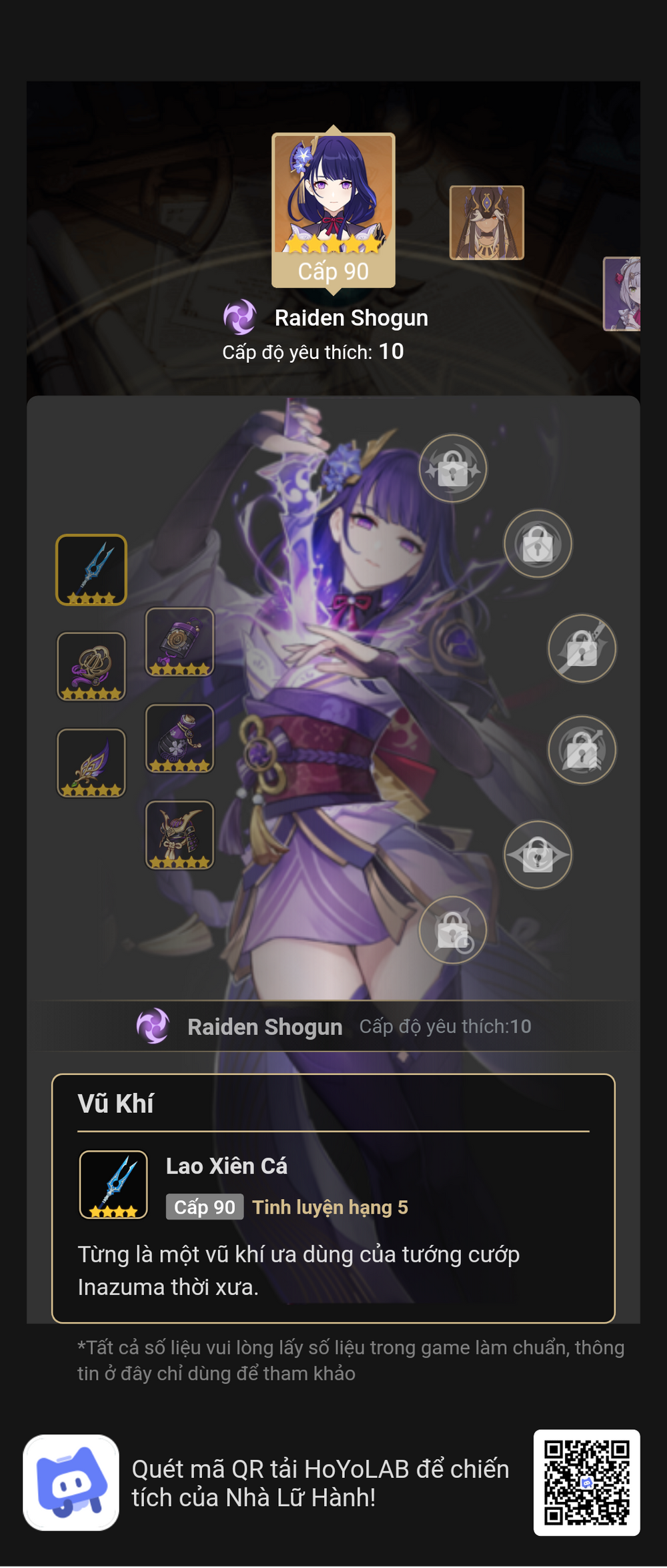667x1568 pixels.
Task: Tap the HoYoLAB QR code
Action: point(586,1483)
